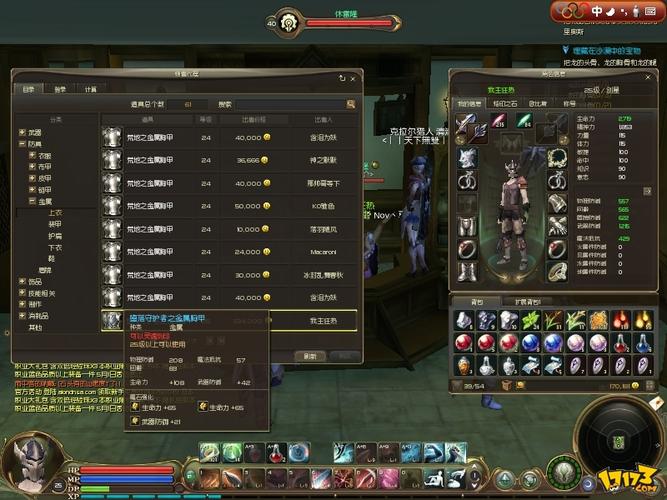The height and width of the screenshot is (500, 667).
Task: Click the search button beside the search box
Action: (351, 103)
